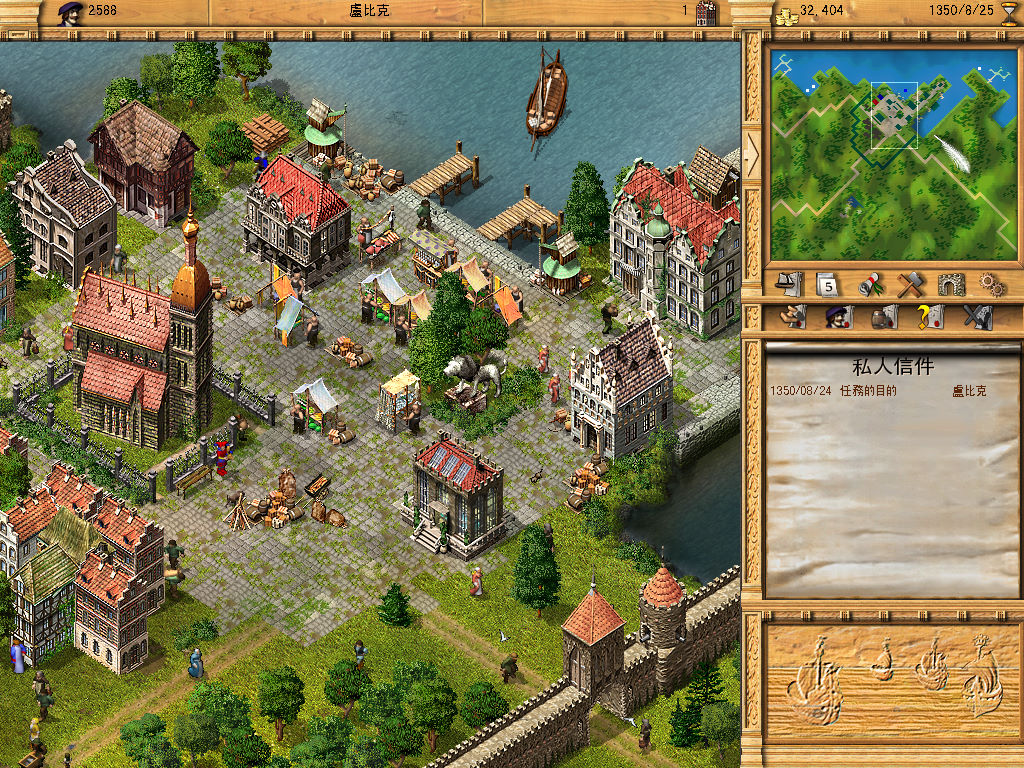Click the arrow tab left of minimap
Viewport: 1024px width, 768px height.
tap(753, 153)
